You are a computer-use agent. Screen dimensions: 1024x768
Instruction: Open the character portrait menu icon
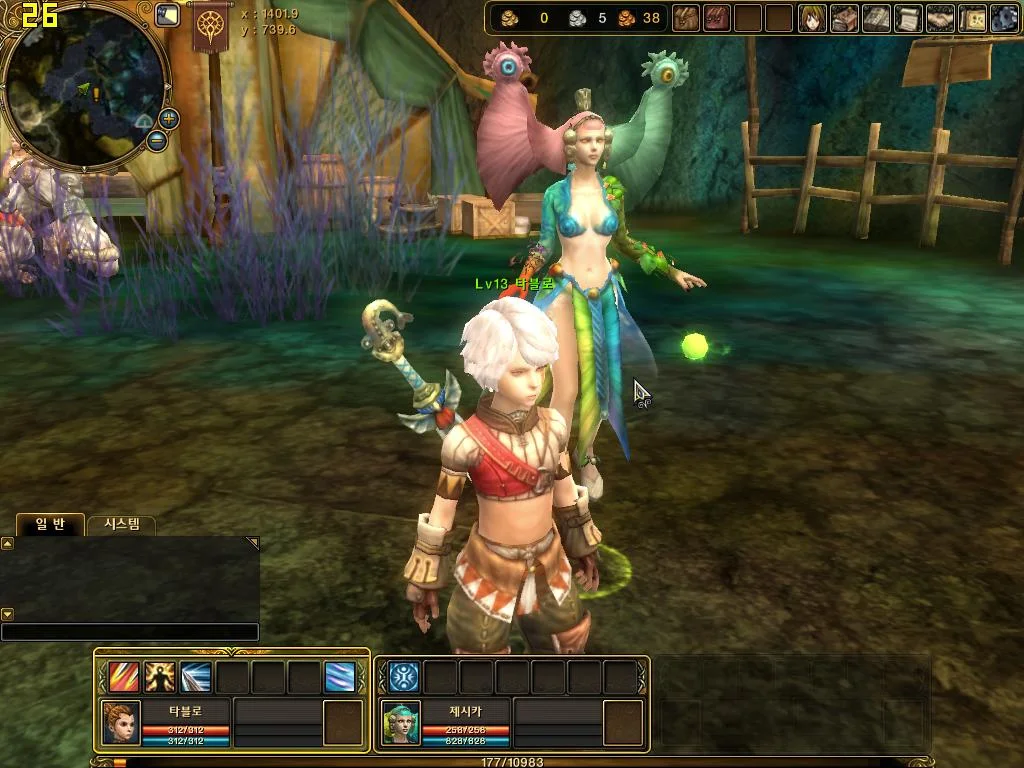click(812, 18)
